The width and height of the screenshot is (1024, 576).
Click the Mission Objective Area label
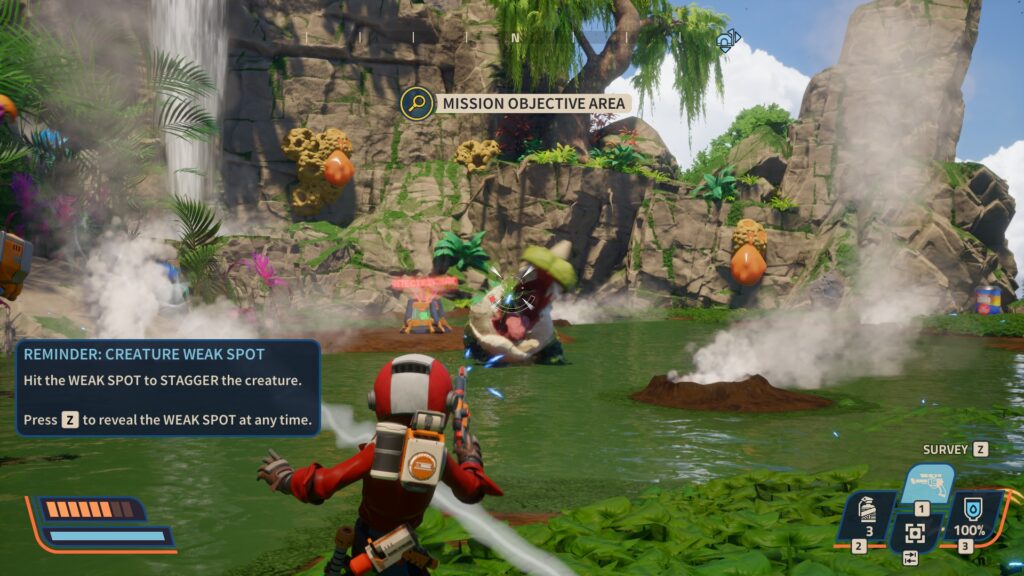[x=534, y=103]
